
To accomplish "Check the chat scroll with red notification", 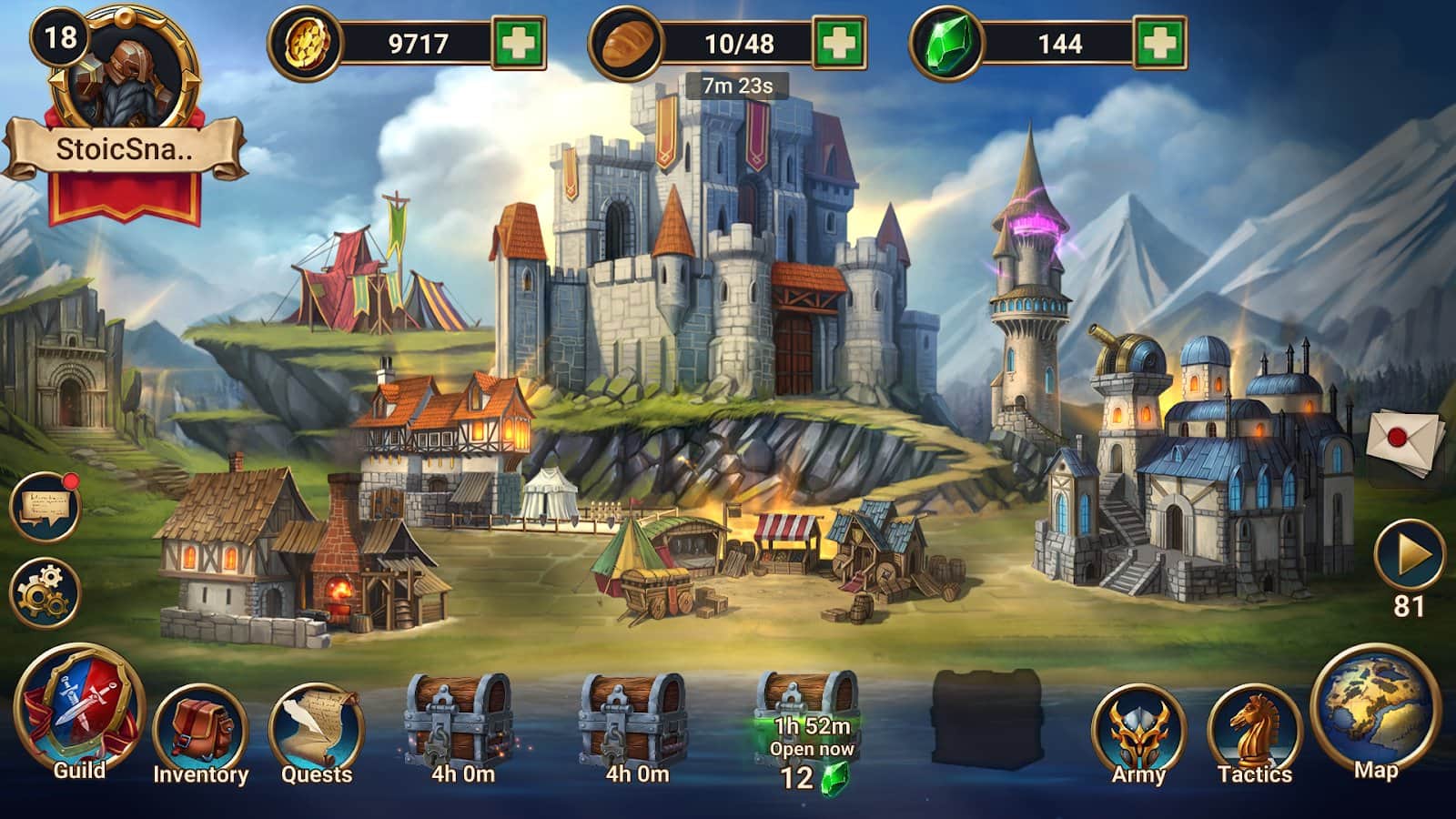I will (45, 507).
